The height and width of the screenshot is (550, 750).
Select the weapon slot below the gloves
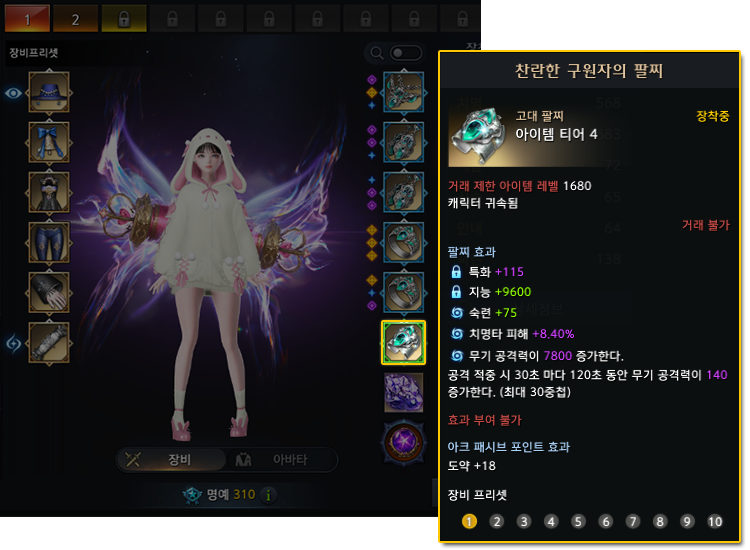click(49, 343)
